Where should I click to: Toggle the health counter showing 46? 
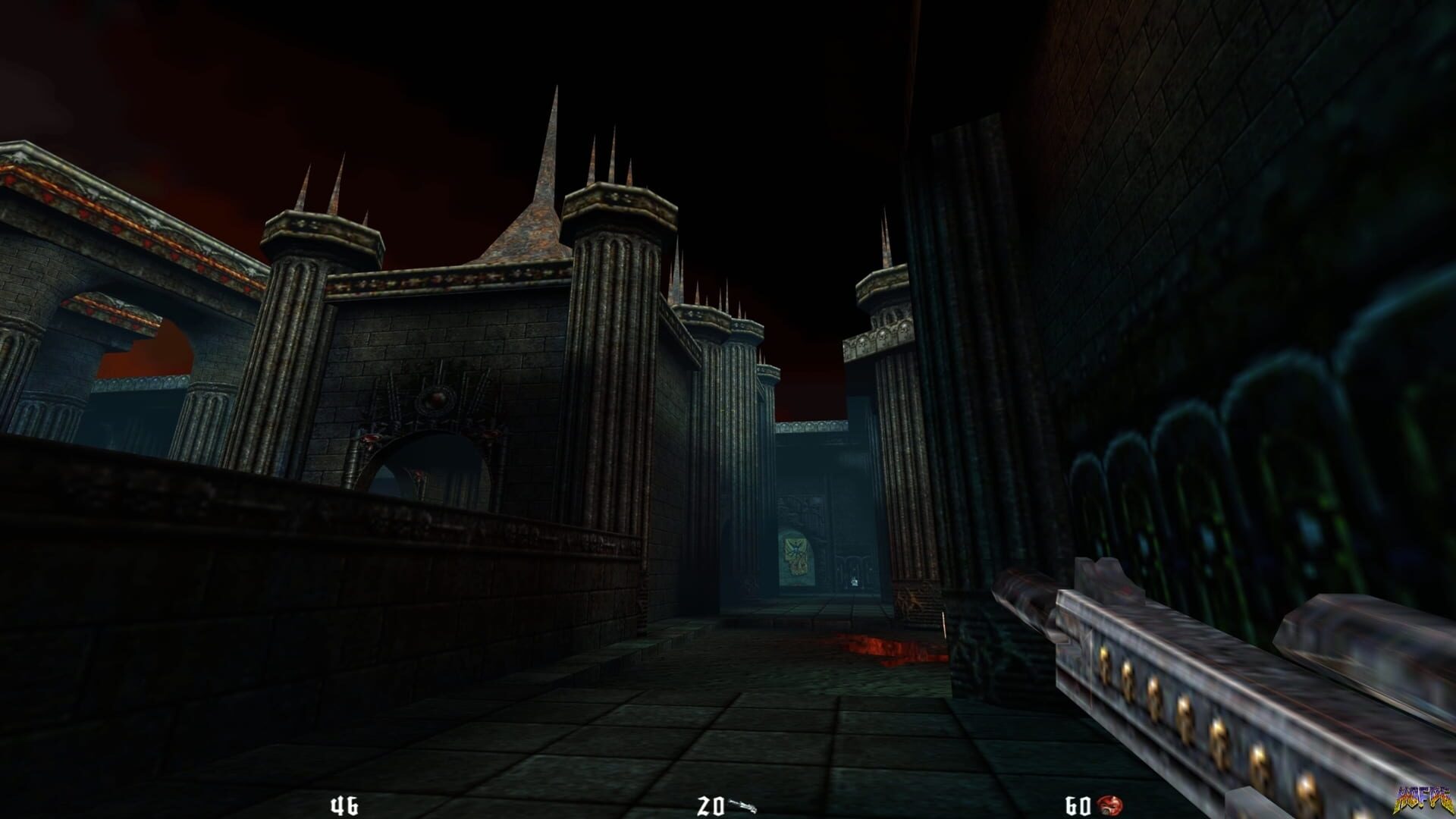click(x=343, y=804)
